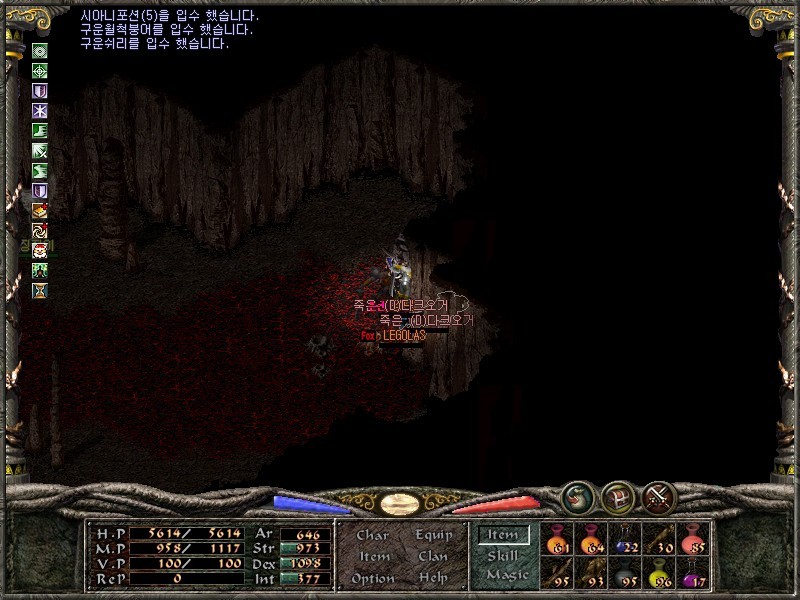Click the round treasure chest button
The image size is (800, 600).
click(619, 496)
